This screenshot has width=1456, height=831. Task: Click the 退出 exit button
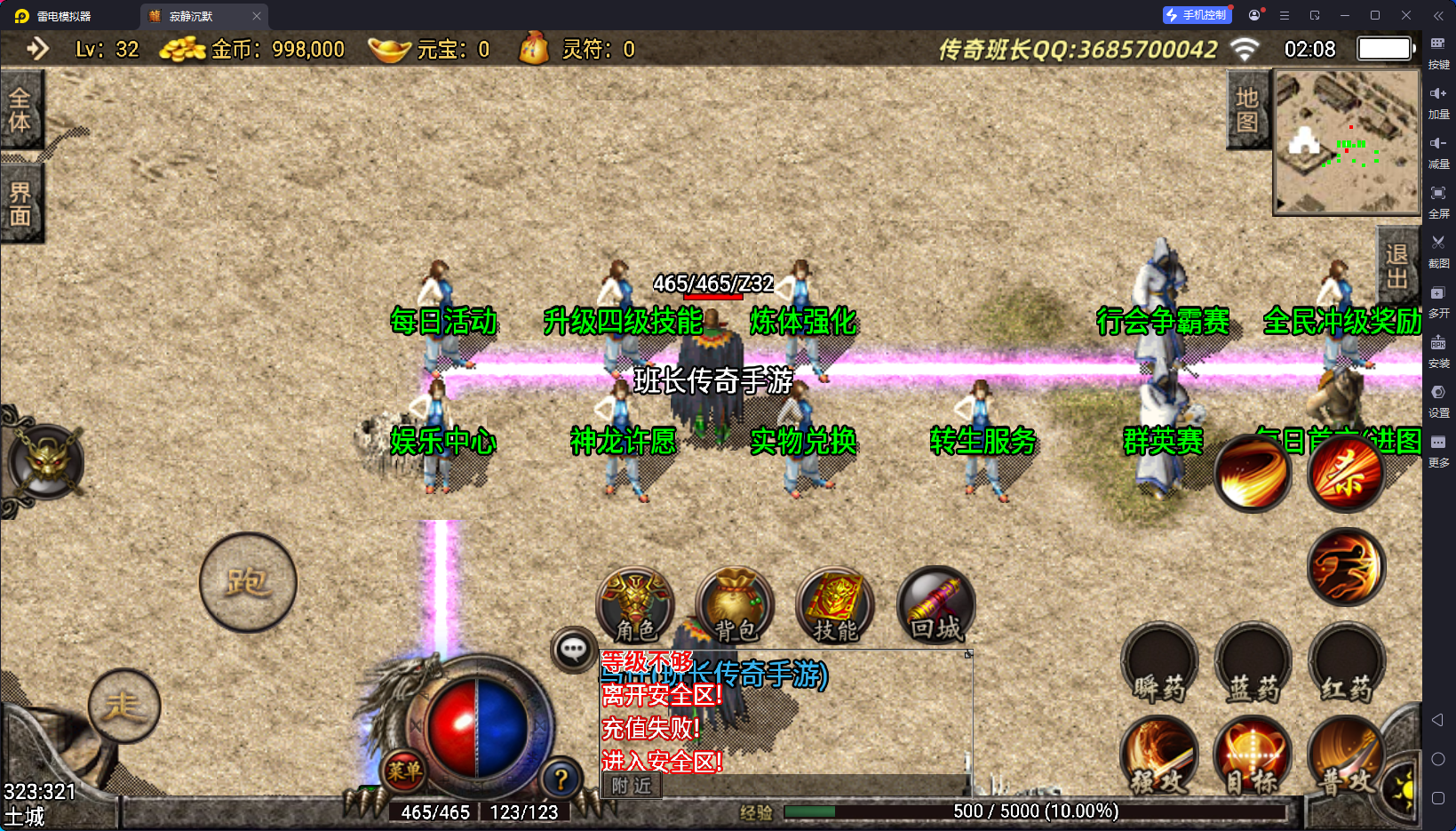[1396, 267]
